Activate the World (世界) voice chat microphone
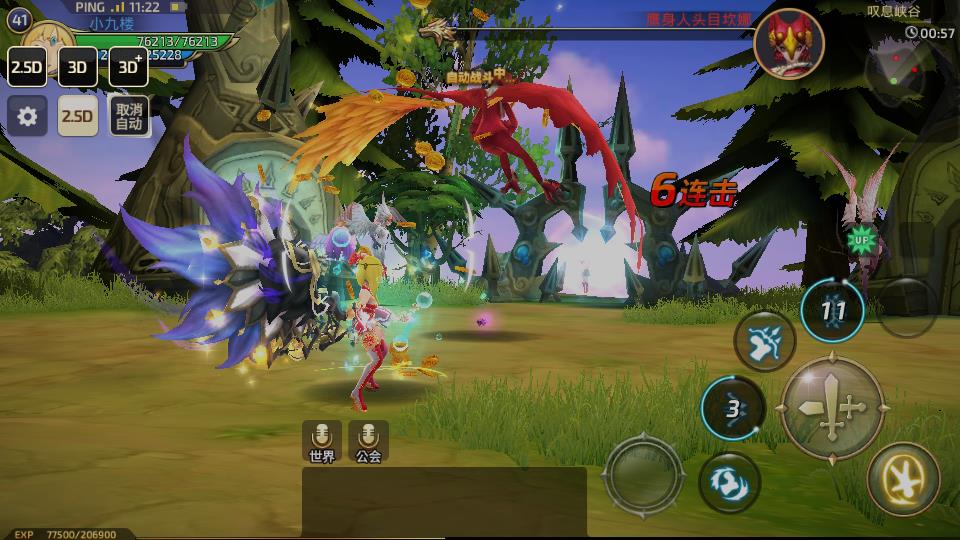 point(322,440)
